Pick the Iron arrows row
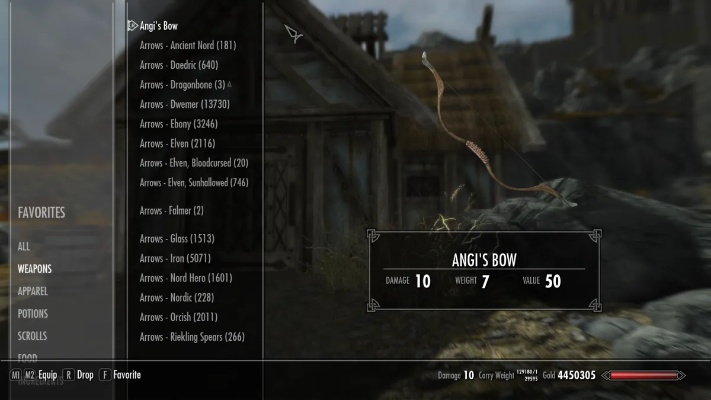The image size is (711, 400). 176,258
